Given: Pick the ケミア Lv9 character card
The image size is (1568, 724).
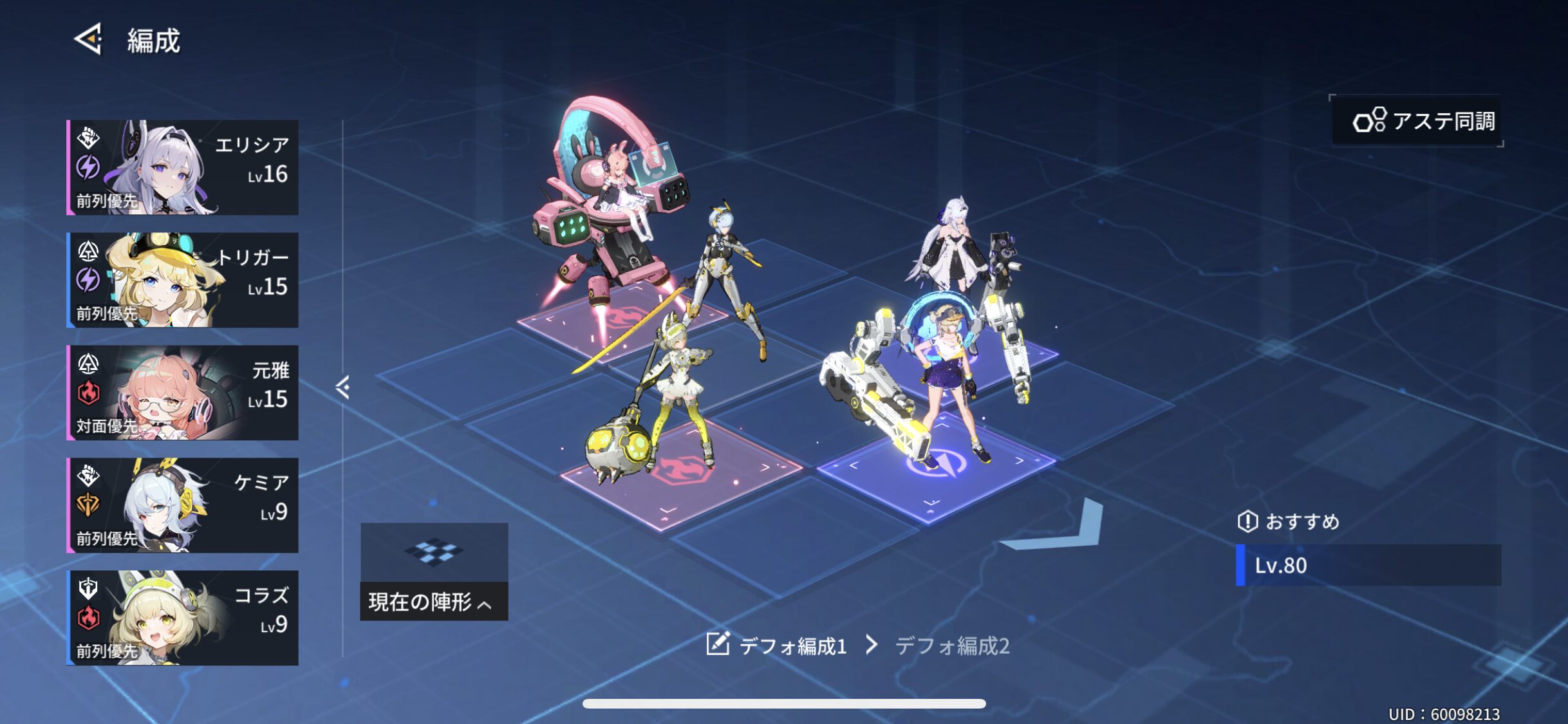Looking at the screenshot, I should [183, 505].
